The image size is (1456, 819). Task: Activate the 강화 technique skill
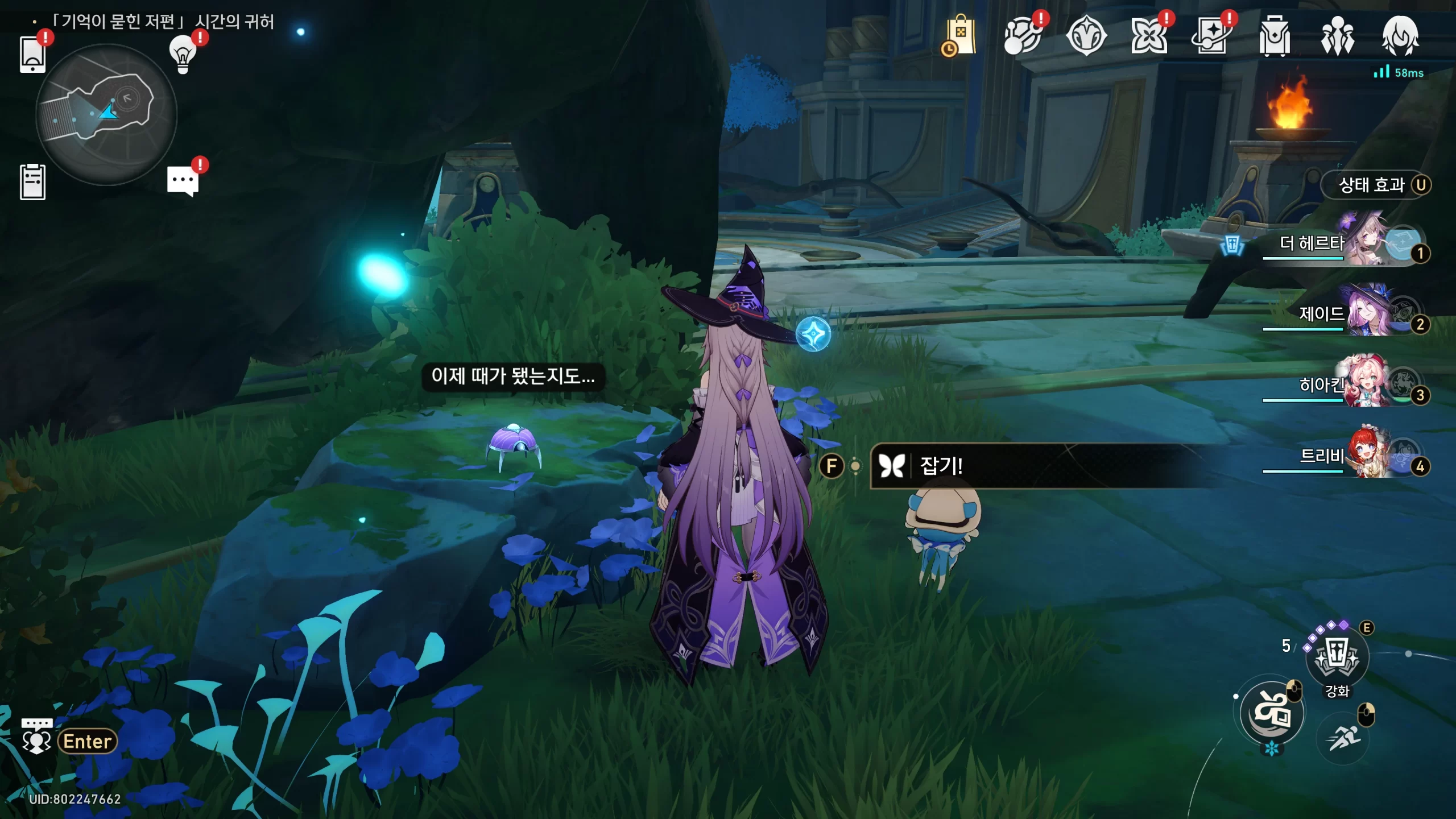coord(1337,657)
